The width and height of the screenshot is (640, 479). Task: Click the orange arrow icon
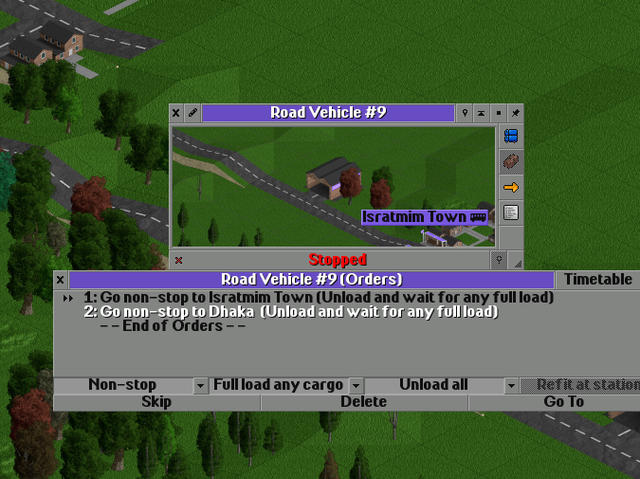click(511, 187)
